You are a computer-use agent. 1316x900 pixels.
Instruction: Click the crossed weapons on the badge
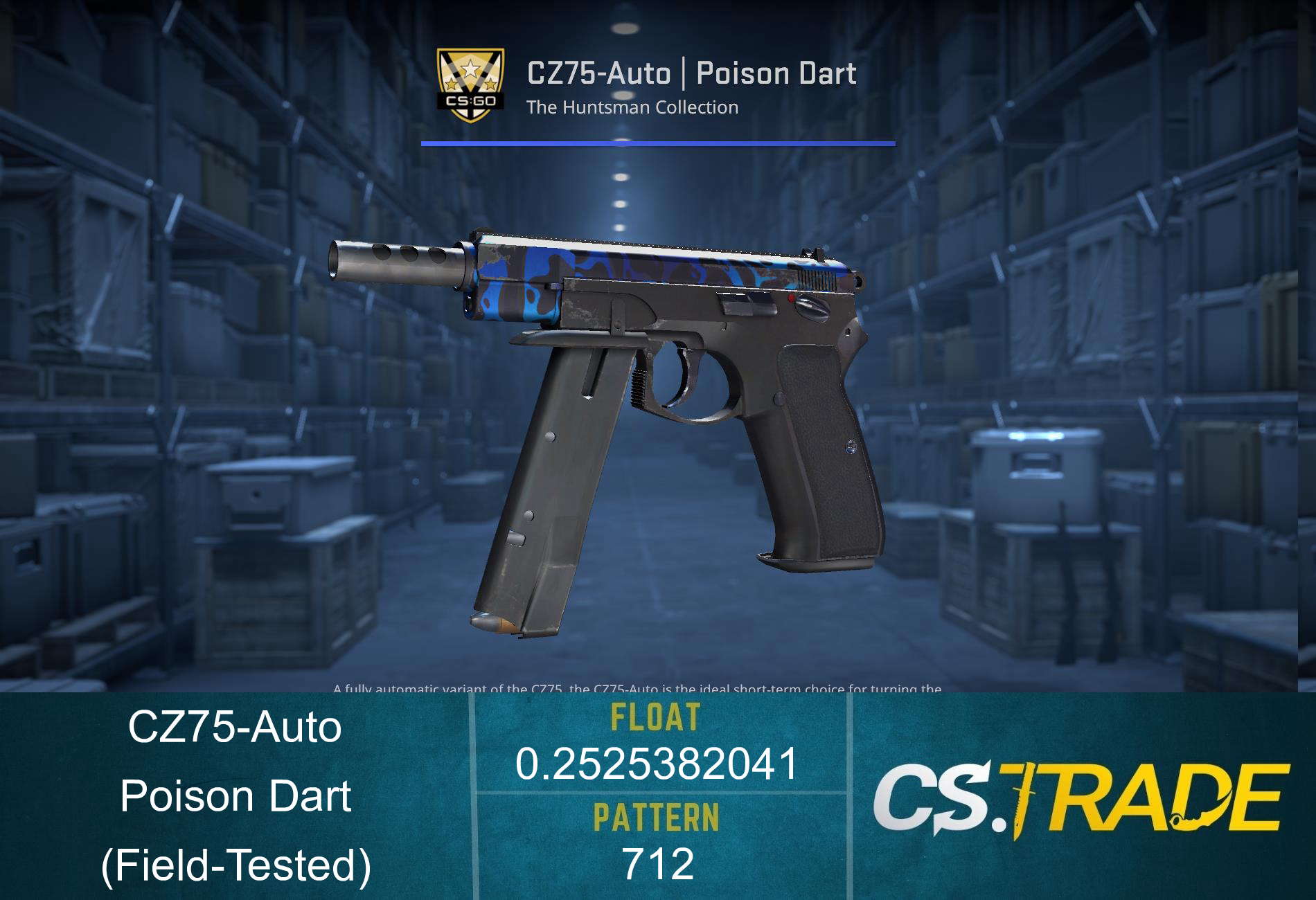(x=470, y=89)
